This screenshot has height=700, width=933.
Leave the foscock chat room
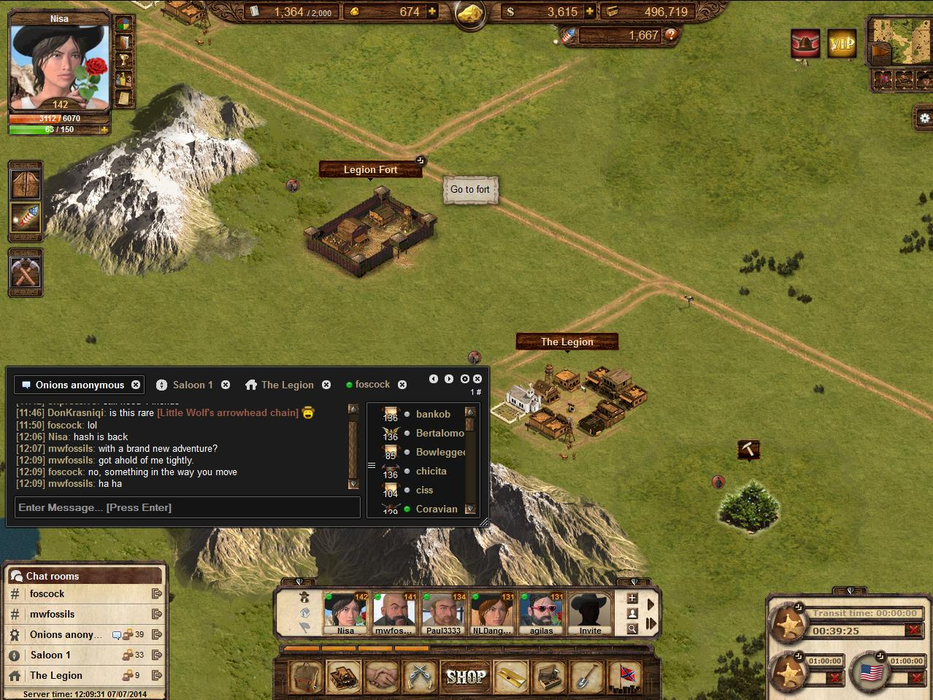[157, 594]
